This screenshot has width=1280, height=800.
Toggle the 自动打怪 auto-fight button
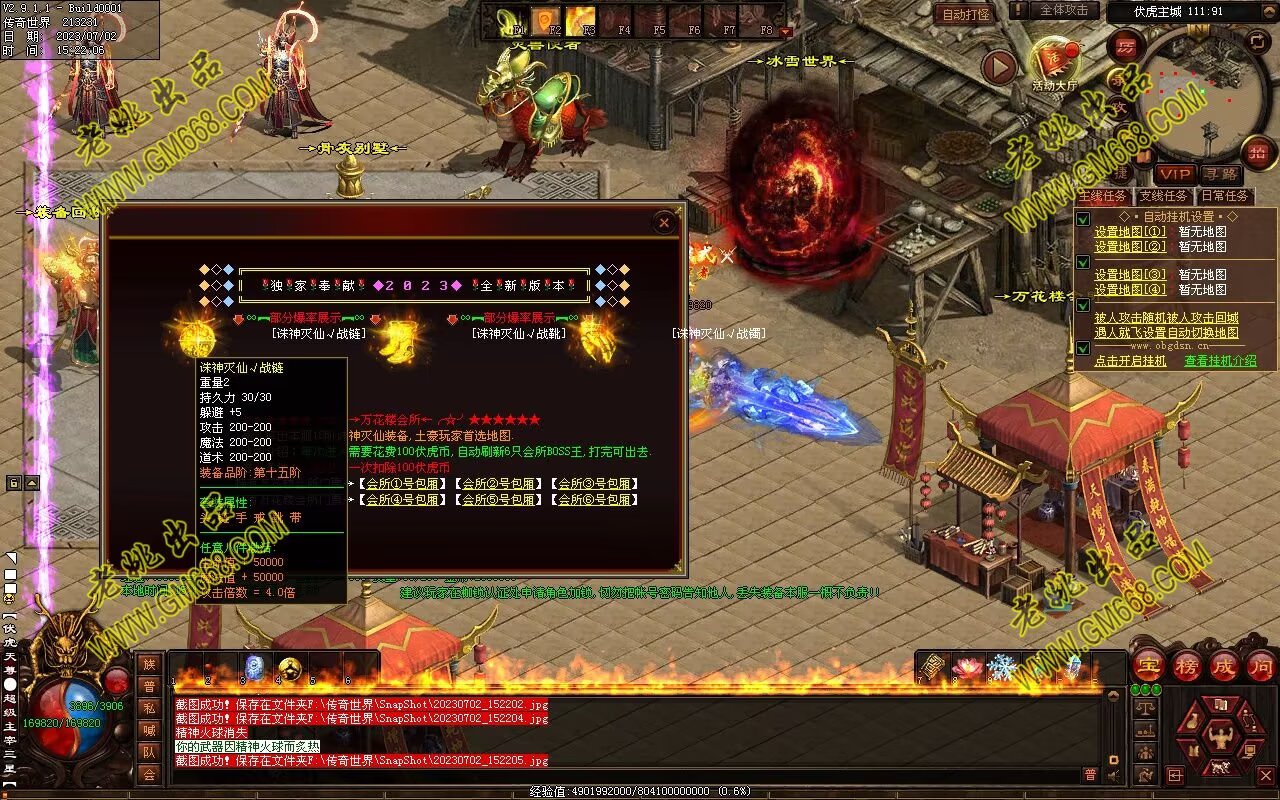(x=966, y=14)
